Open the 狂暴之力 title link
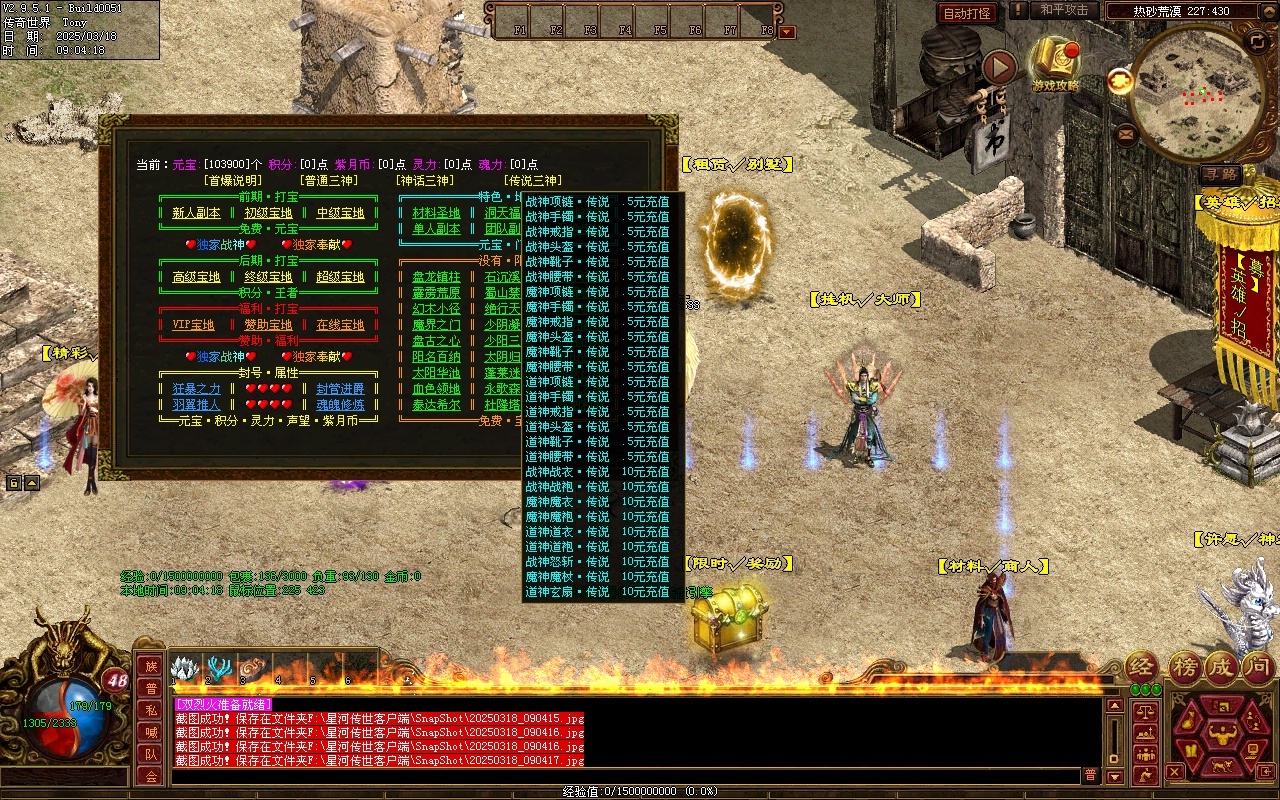This screenshot has height=800, width=1280. (x=196, y=389)
